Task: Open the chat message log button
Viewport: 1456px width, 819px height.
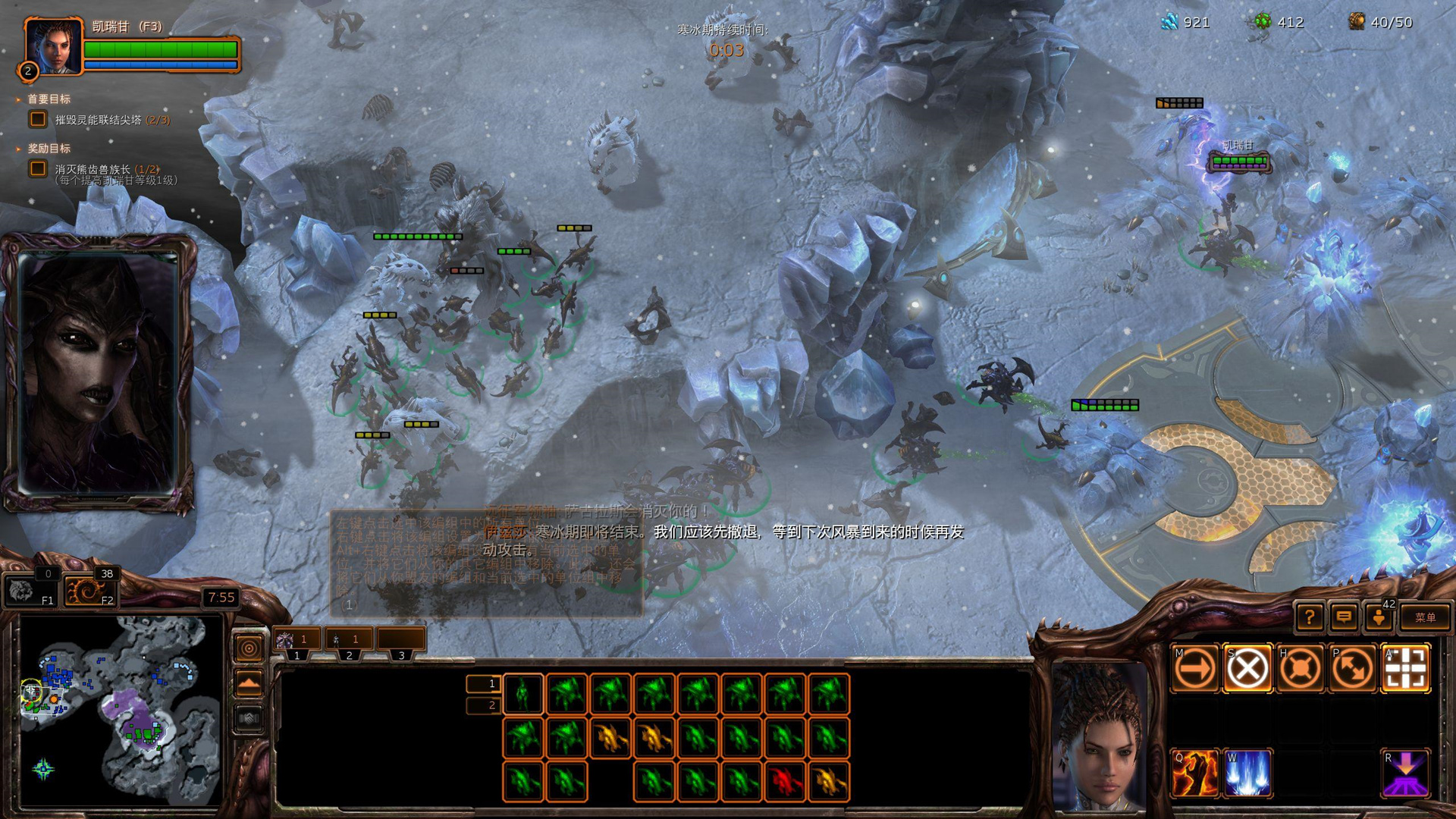Action: tap(1344, 617)
